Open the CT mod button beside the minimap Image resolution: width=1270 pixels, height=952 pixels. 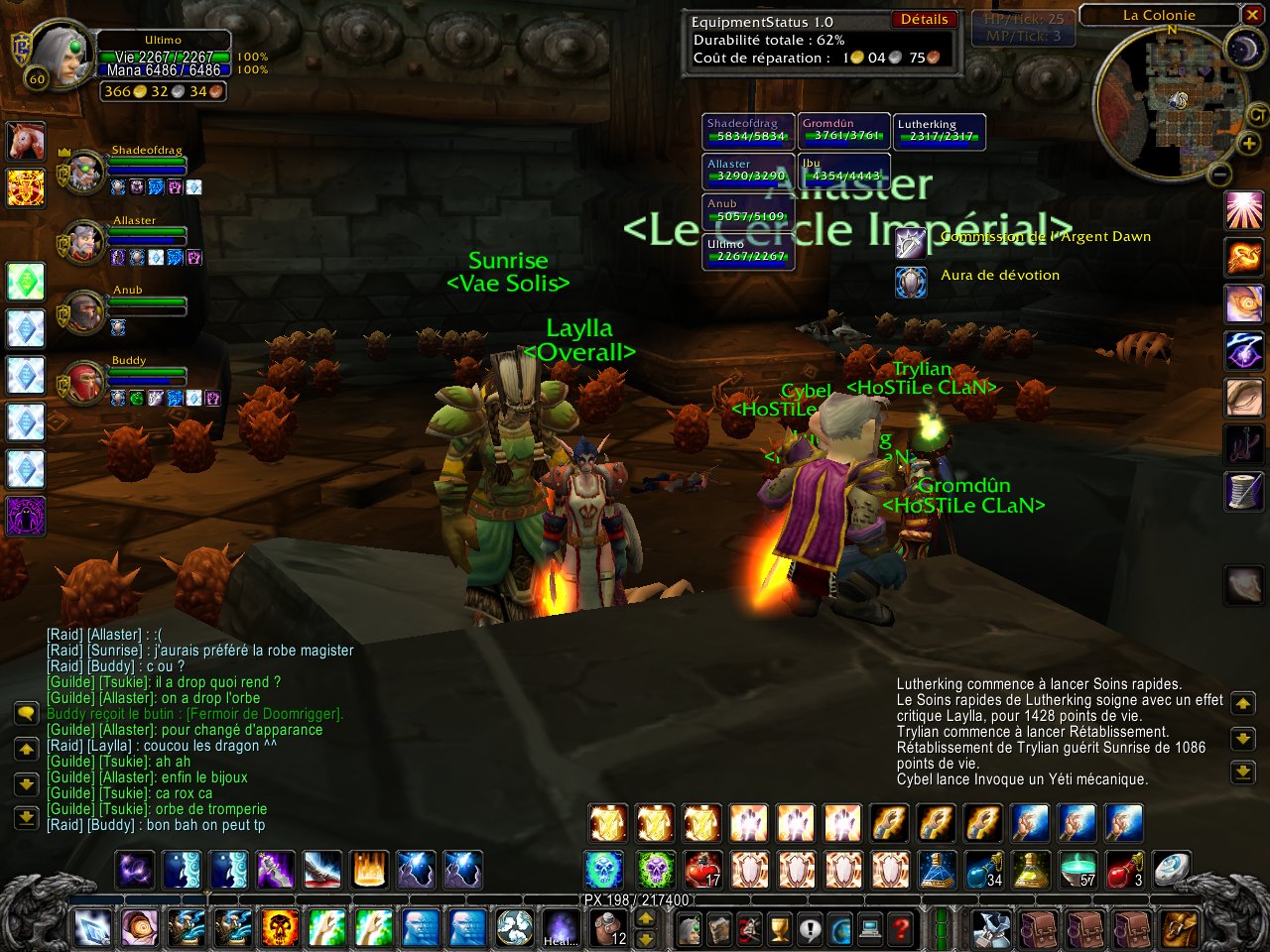click(1257, 117)
